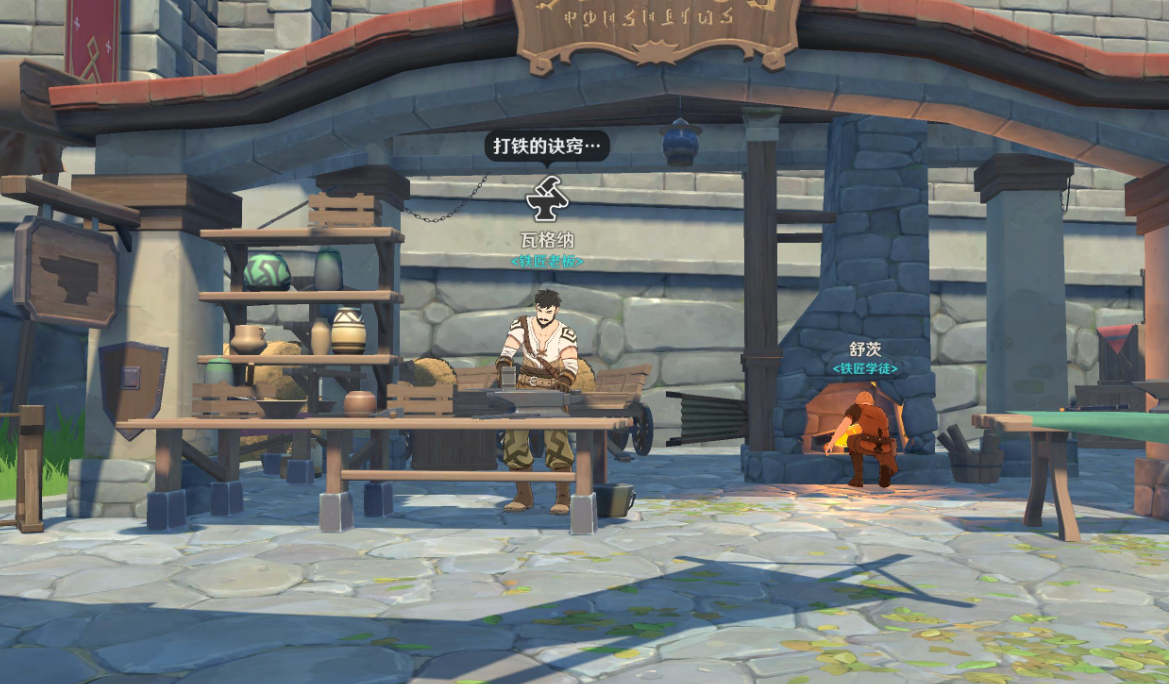Click the anvil icon above 瓦格纳
Screen dimensions: 1169x684
pyautogui.click(x=547, y=200)
